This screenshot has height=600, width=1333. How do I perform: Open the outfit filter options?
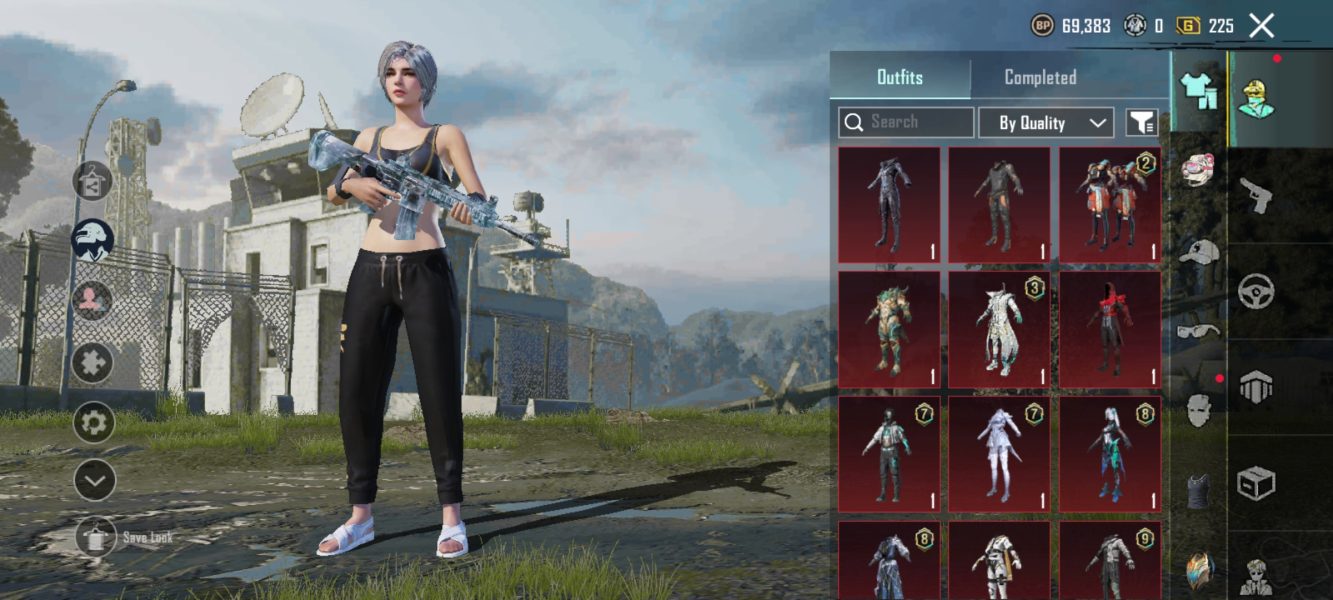pyautogui.click(x=1142, y=123)
